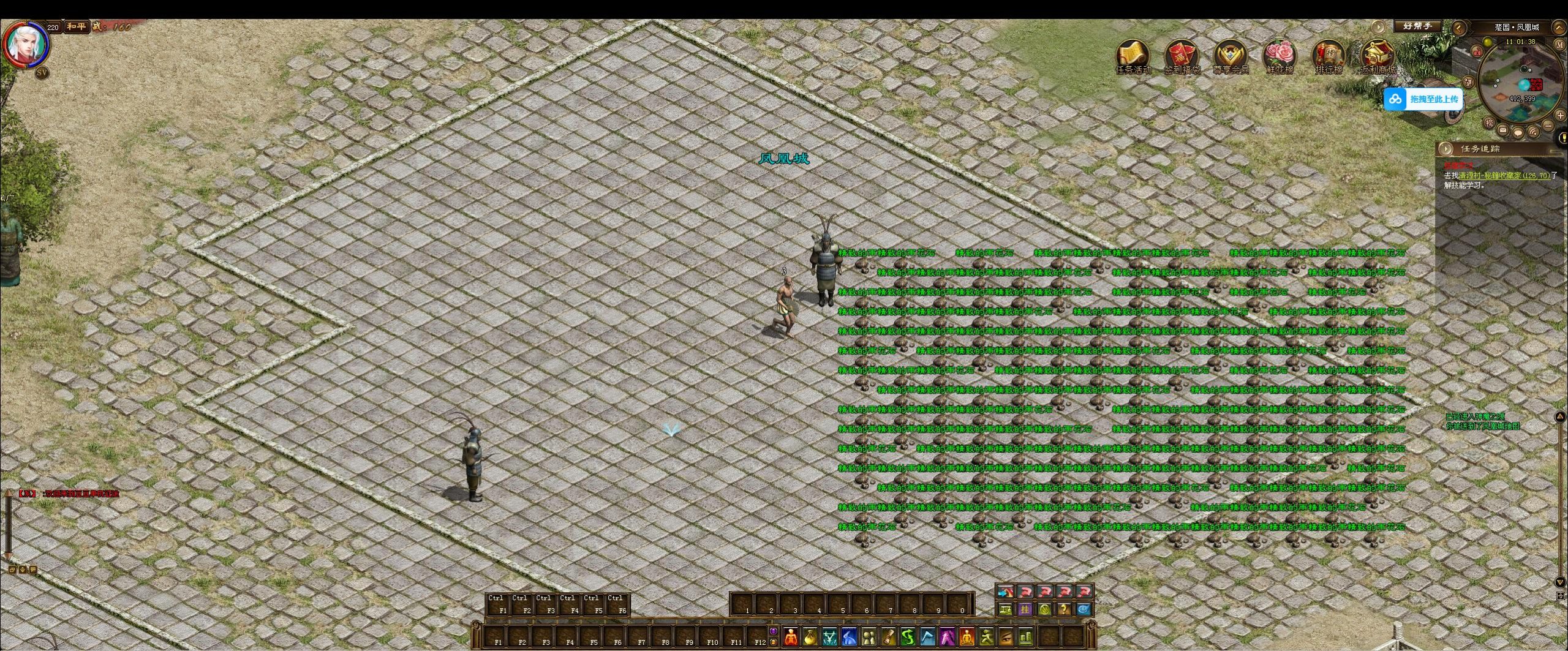Zoom in the minimap with plus button
1568x651 pixels.
pyautogui.click(x=1560, y=116)
